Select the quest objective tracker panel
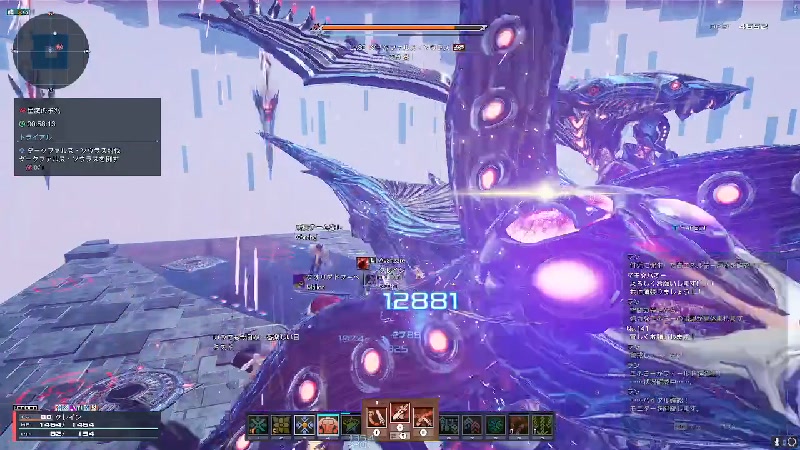The width and height of the screenshot is (800, 450). tap(87, 136)
